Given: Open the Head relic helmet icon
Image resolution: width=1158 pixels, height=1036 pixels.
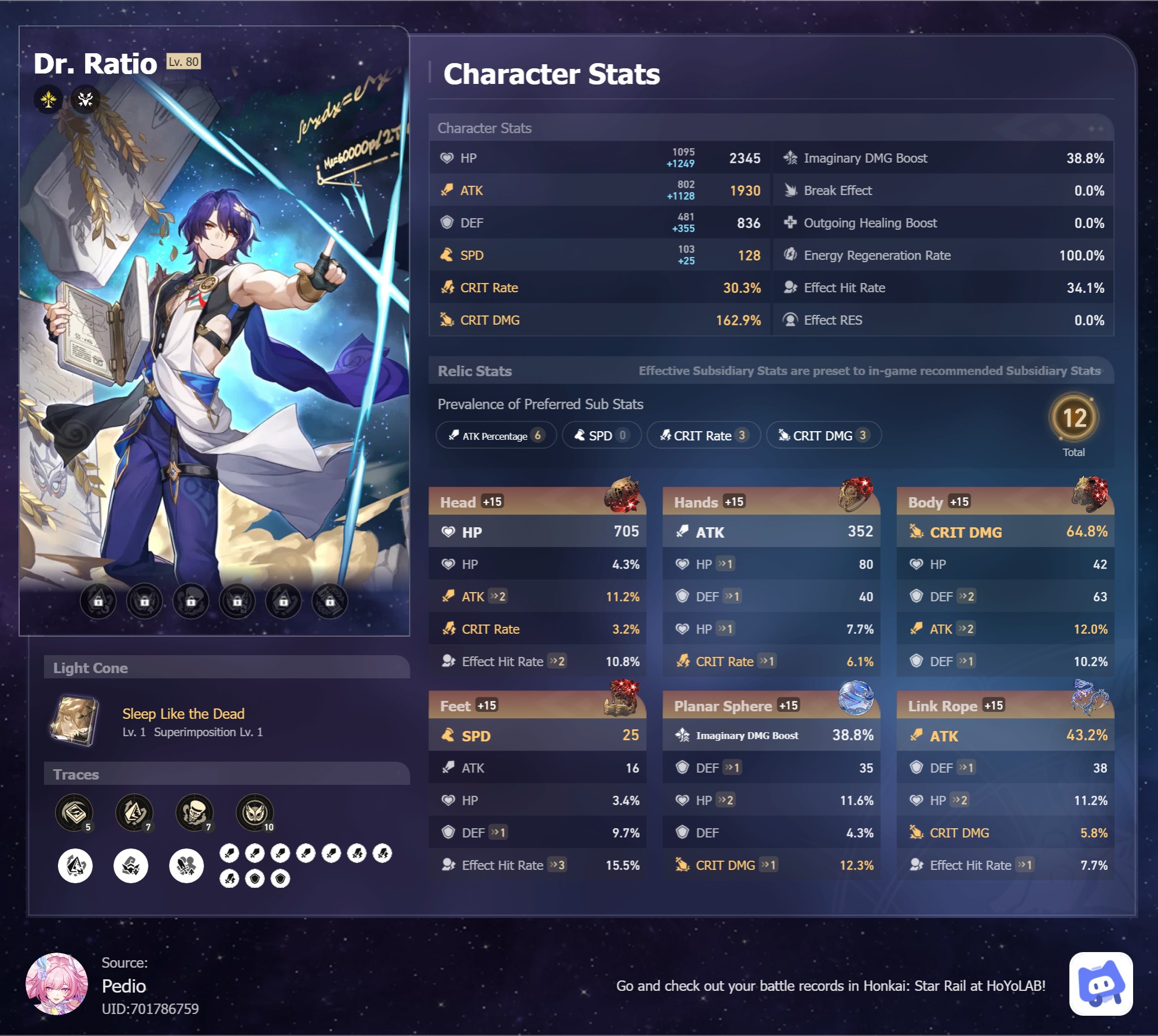Looking at the screenshot, I should point(622,495).
